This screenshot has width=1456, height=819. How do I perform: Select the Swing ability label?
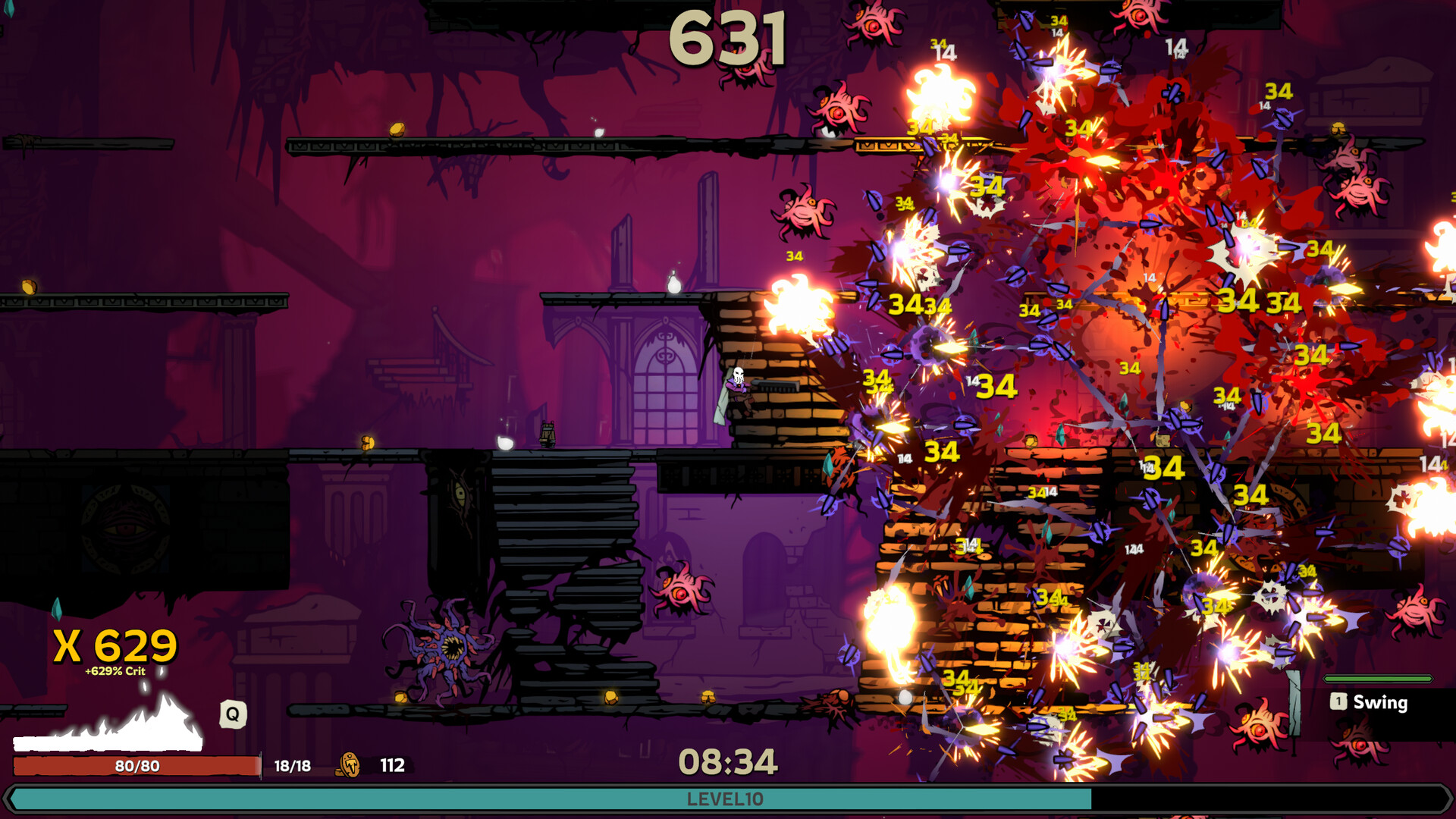click(x=1379, y=703)
